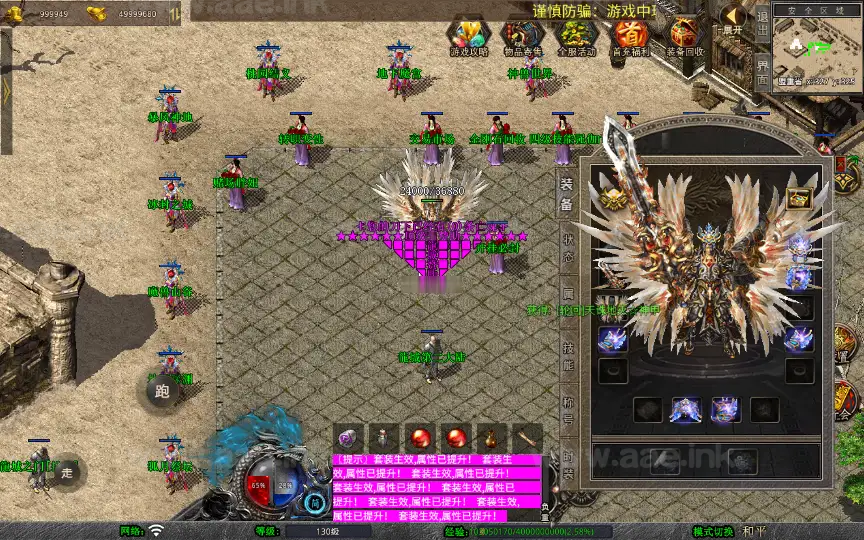
Task: Use the gourd potion hotbar slot
Action: tap(490, 438)
